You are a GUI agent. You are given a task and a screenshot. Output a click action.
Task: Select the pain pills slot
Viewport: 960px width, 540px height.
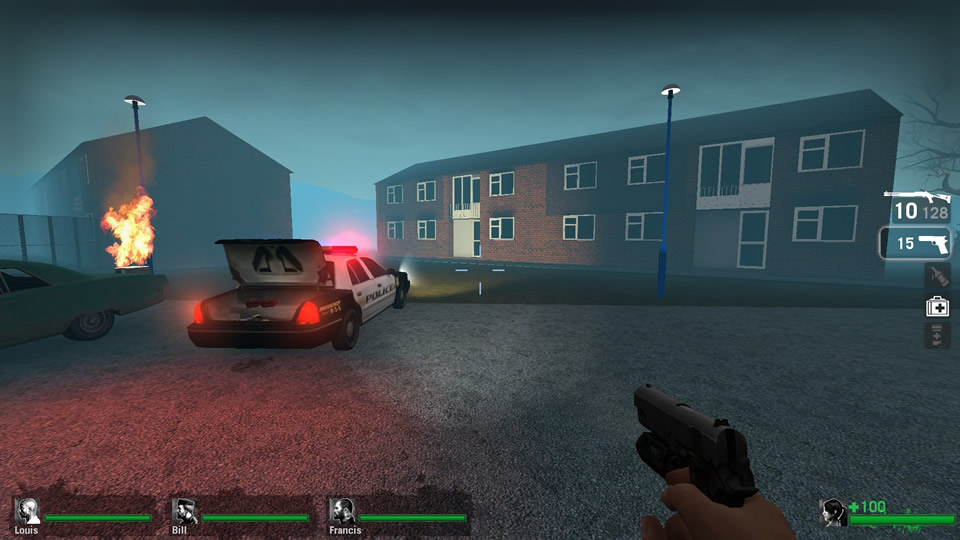(x=937, y=335)
